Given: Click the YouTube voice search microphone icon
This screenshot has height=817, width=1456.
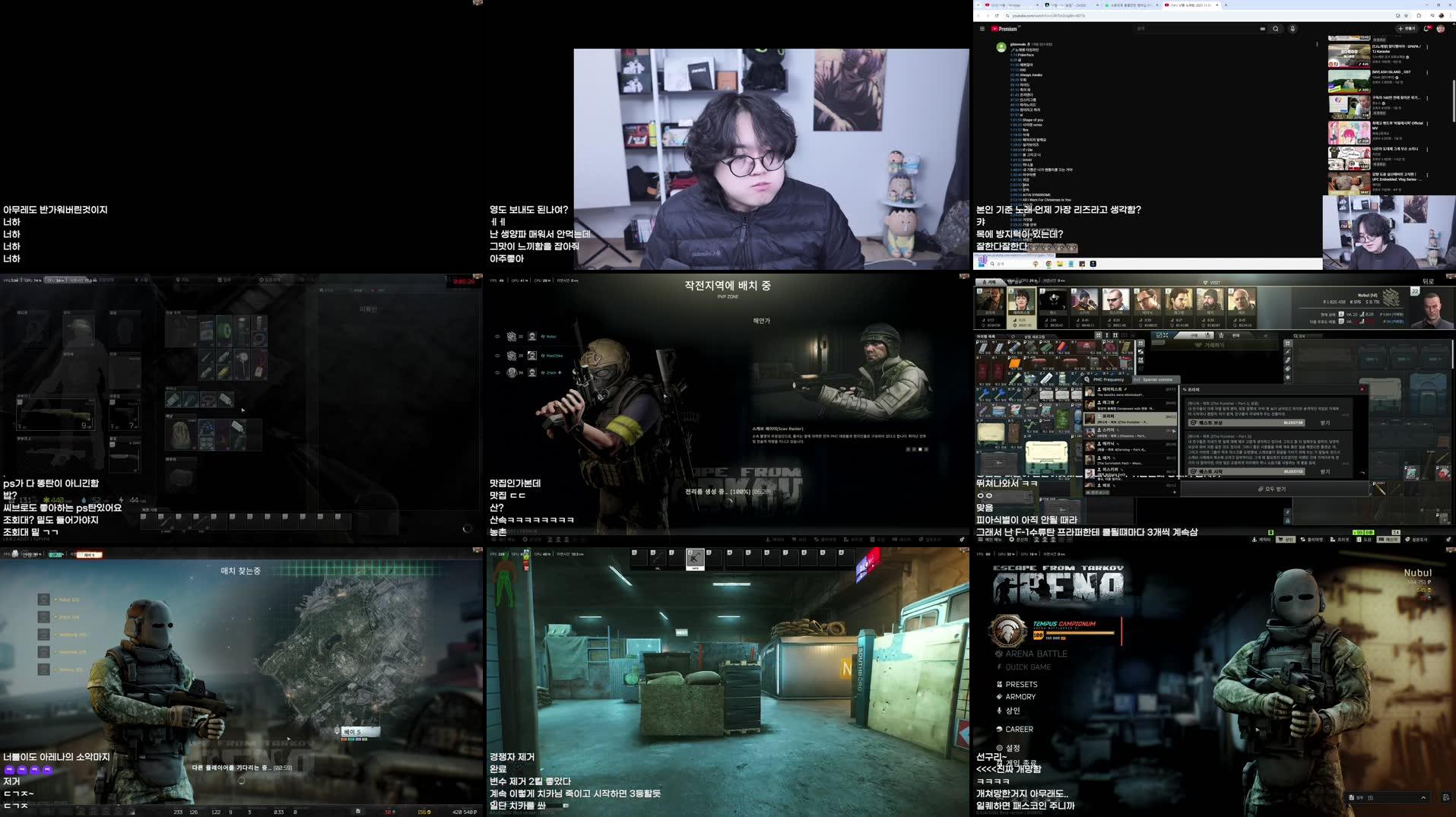Looking at the screenshot, I should click(x=1293, y=28).
